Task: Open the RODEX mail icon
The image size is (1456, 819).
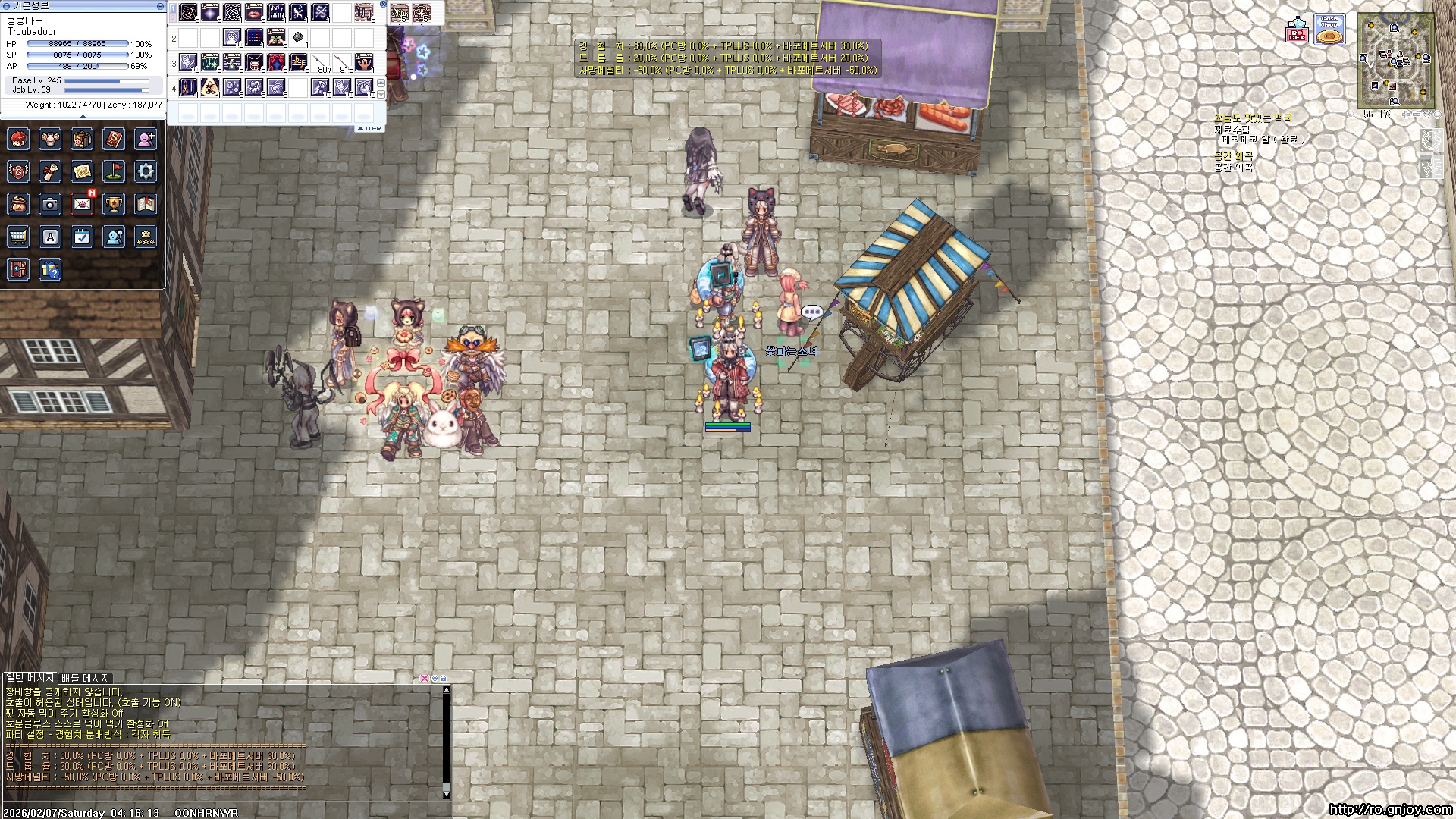Action: point(1298,30)
